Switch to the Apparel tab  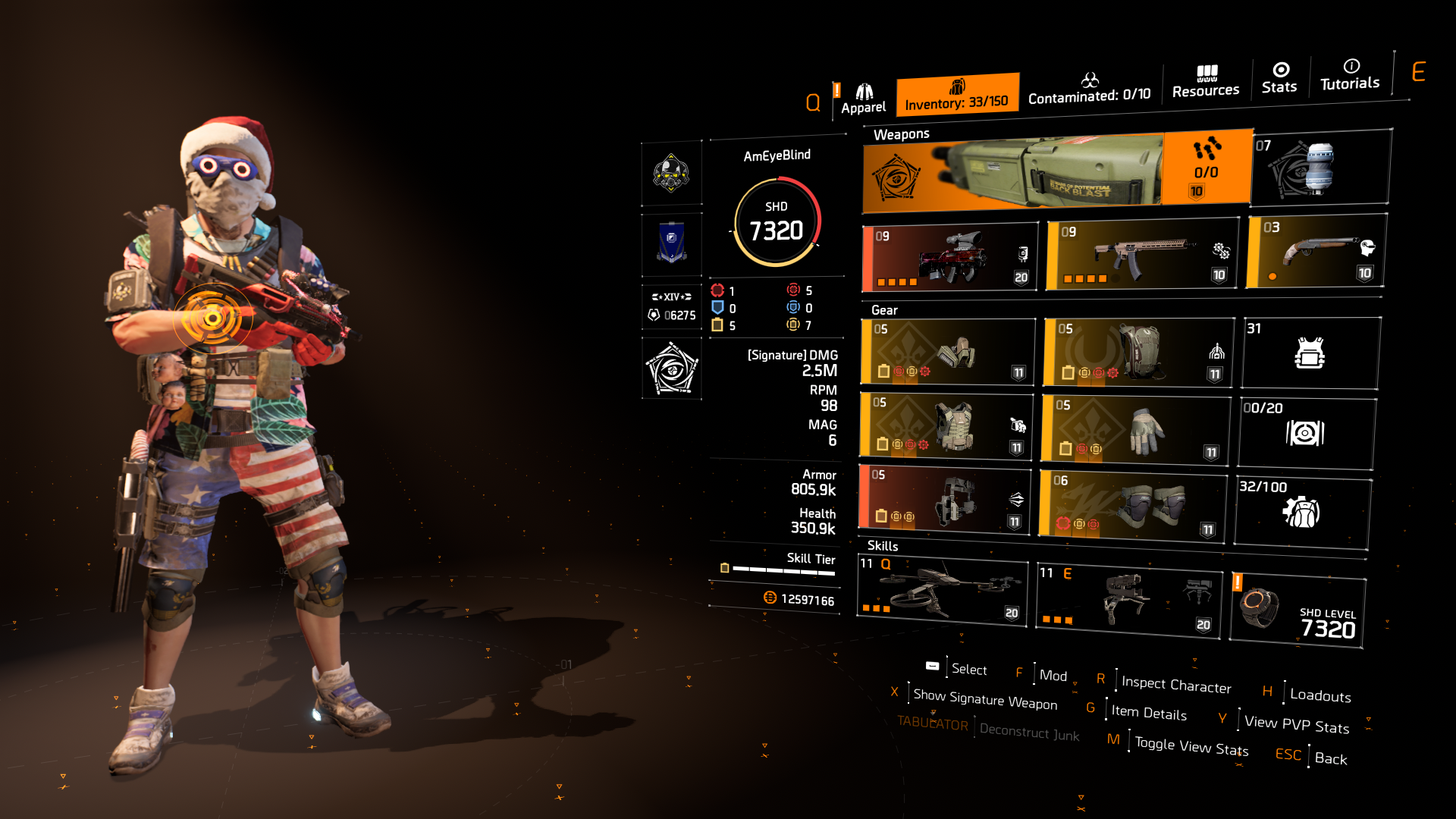(x=862, y=91)
